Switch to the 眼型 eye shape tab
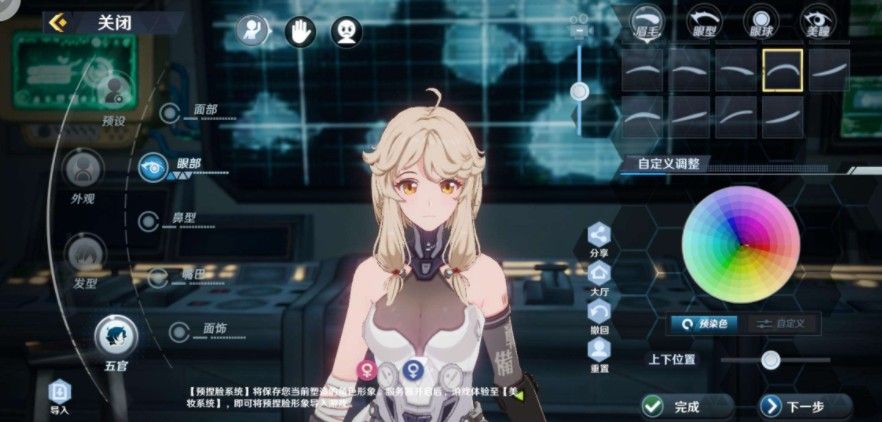Image resolution: width=882 pixels, height=422 pixels. 706,21
